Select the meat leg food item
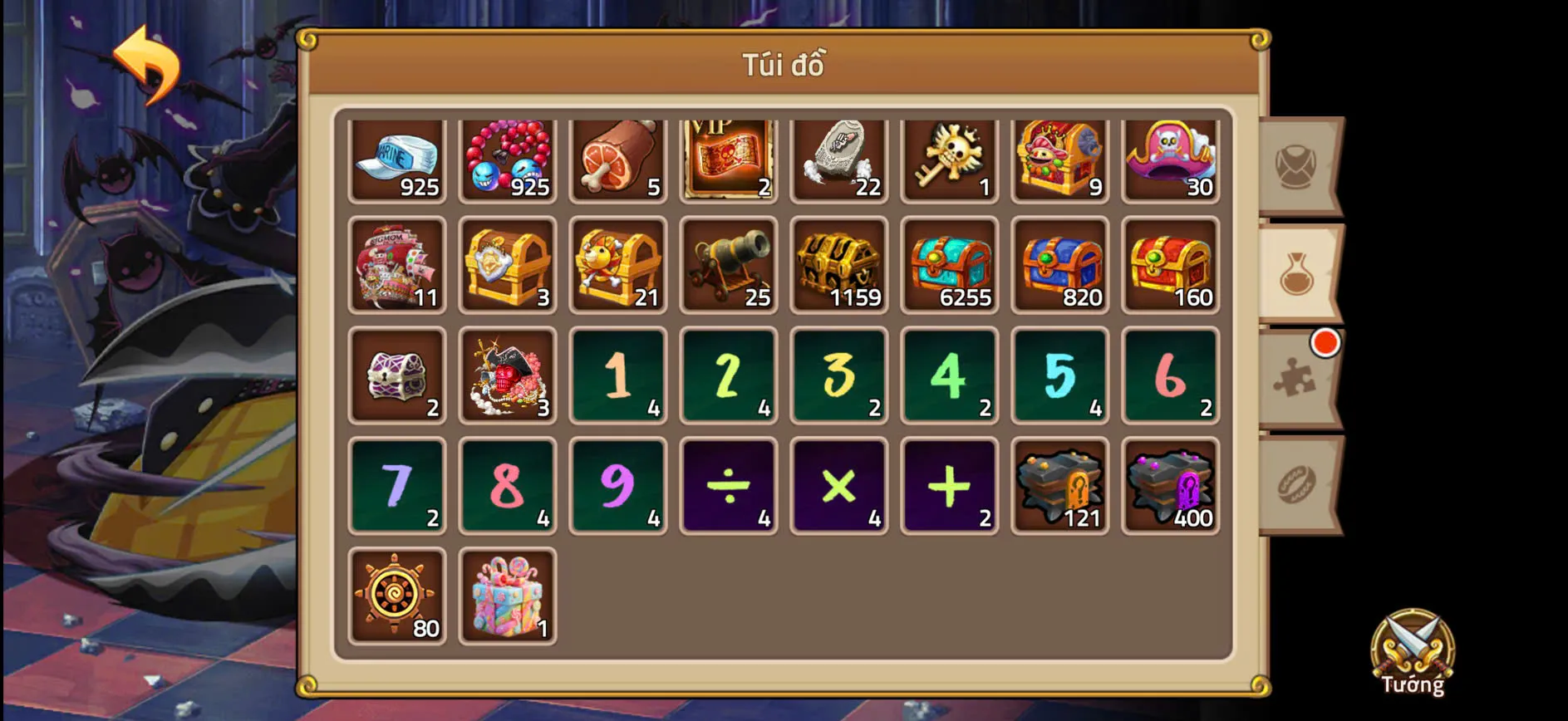The image size is (1568, 721). (618, 159)
